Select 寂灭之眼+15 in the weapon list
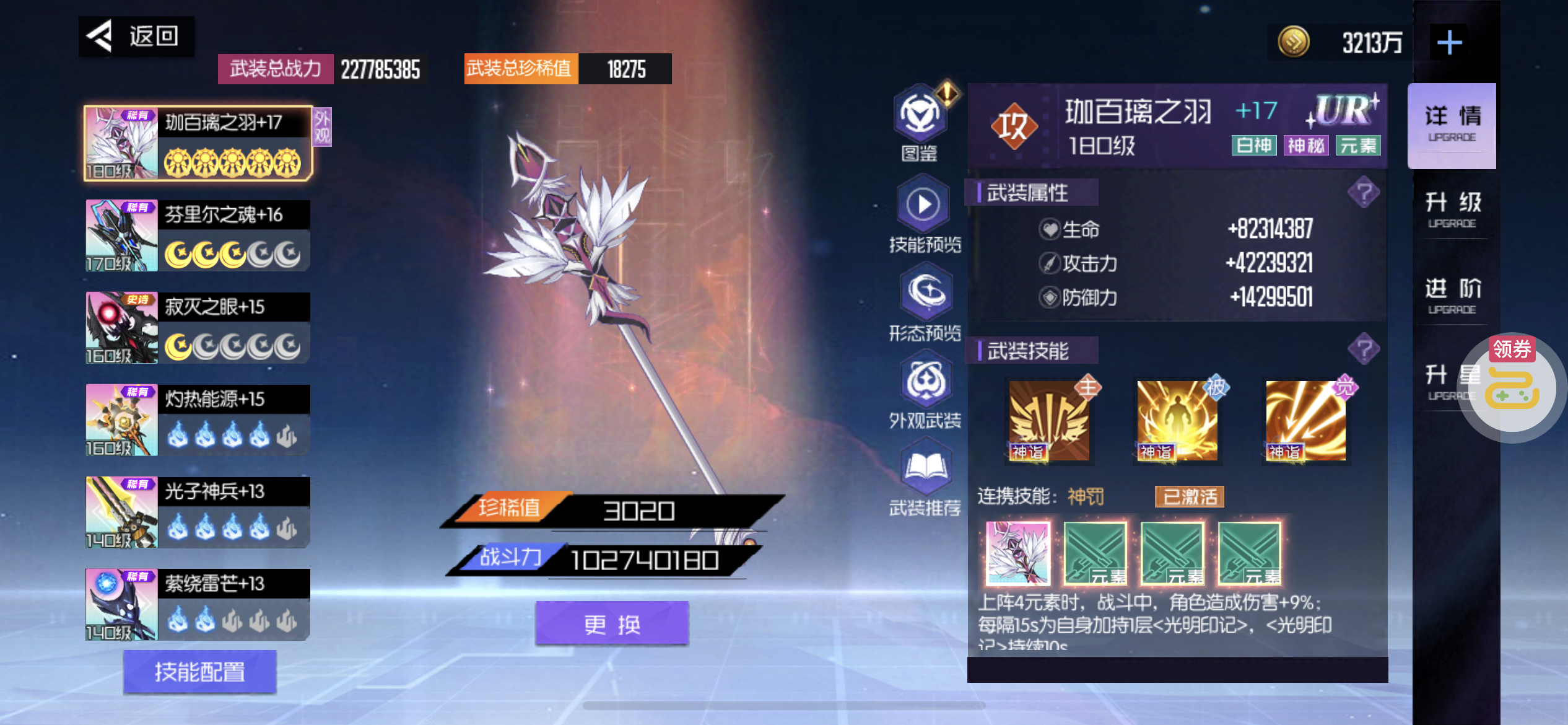Viewport: 1568px width, 725px height. point(198,328)
